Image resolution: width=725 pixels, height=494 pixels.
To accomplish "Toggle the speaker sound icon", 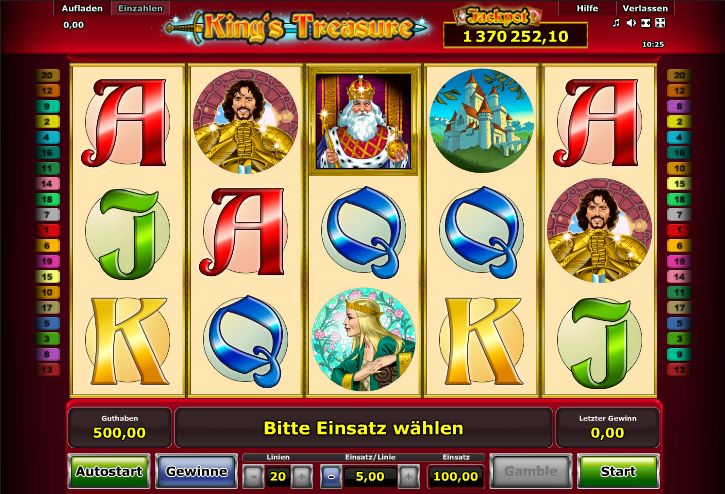I will (x=630, y=23).
